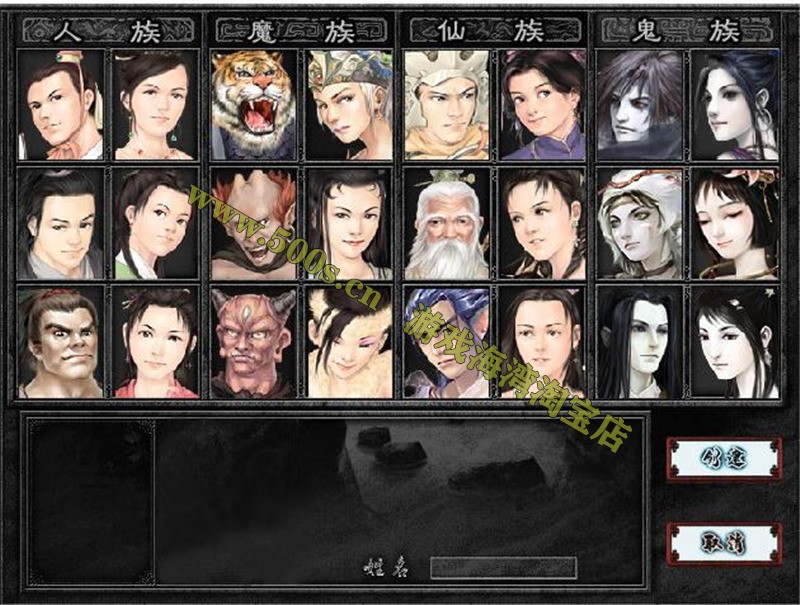Pick the woman in green clothing portrait

[157, 224]
